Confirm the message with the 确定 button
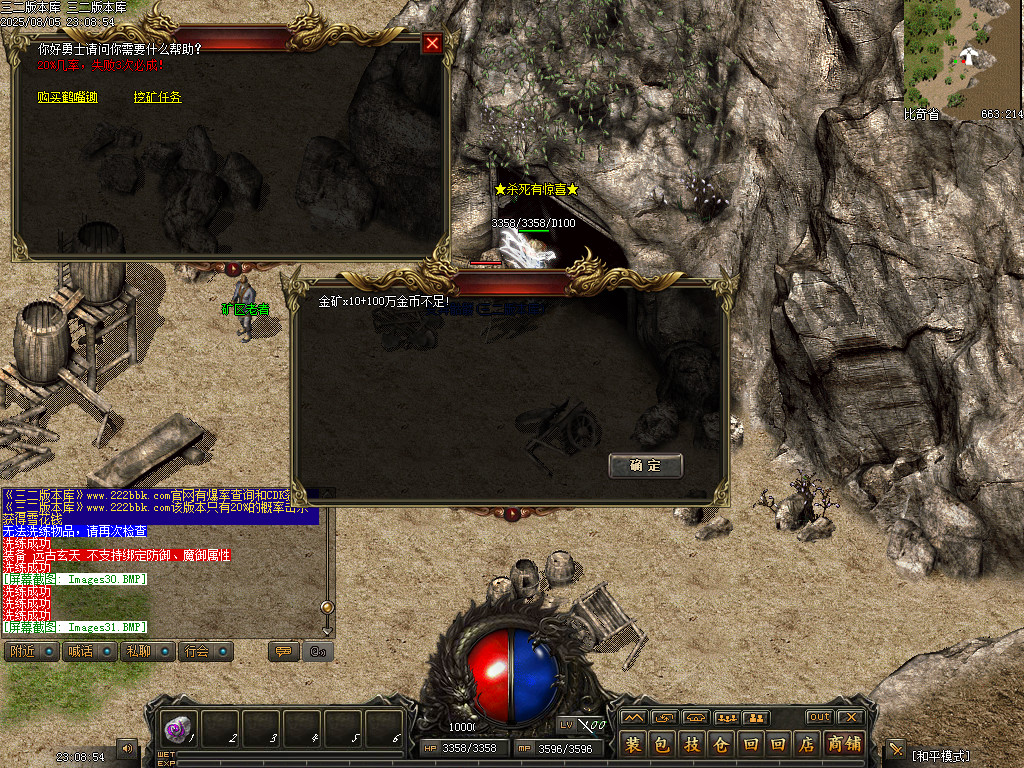This screenshot has height=768, width=1024. pyautogui.click(x=645, y=466)
